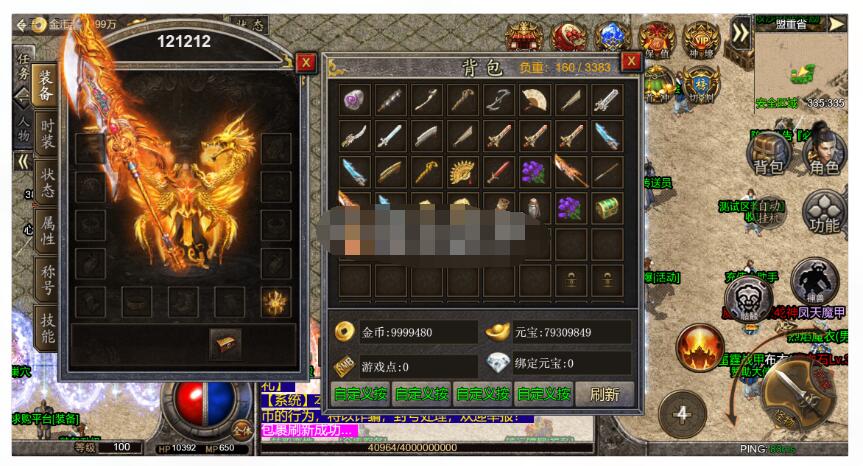Screen dimensions: 863x466
Task: Switch to the 时装 (fashion) tab
Action: point(46,136)
